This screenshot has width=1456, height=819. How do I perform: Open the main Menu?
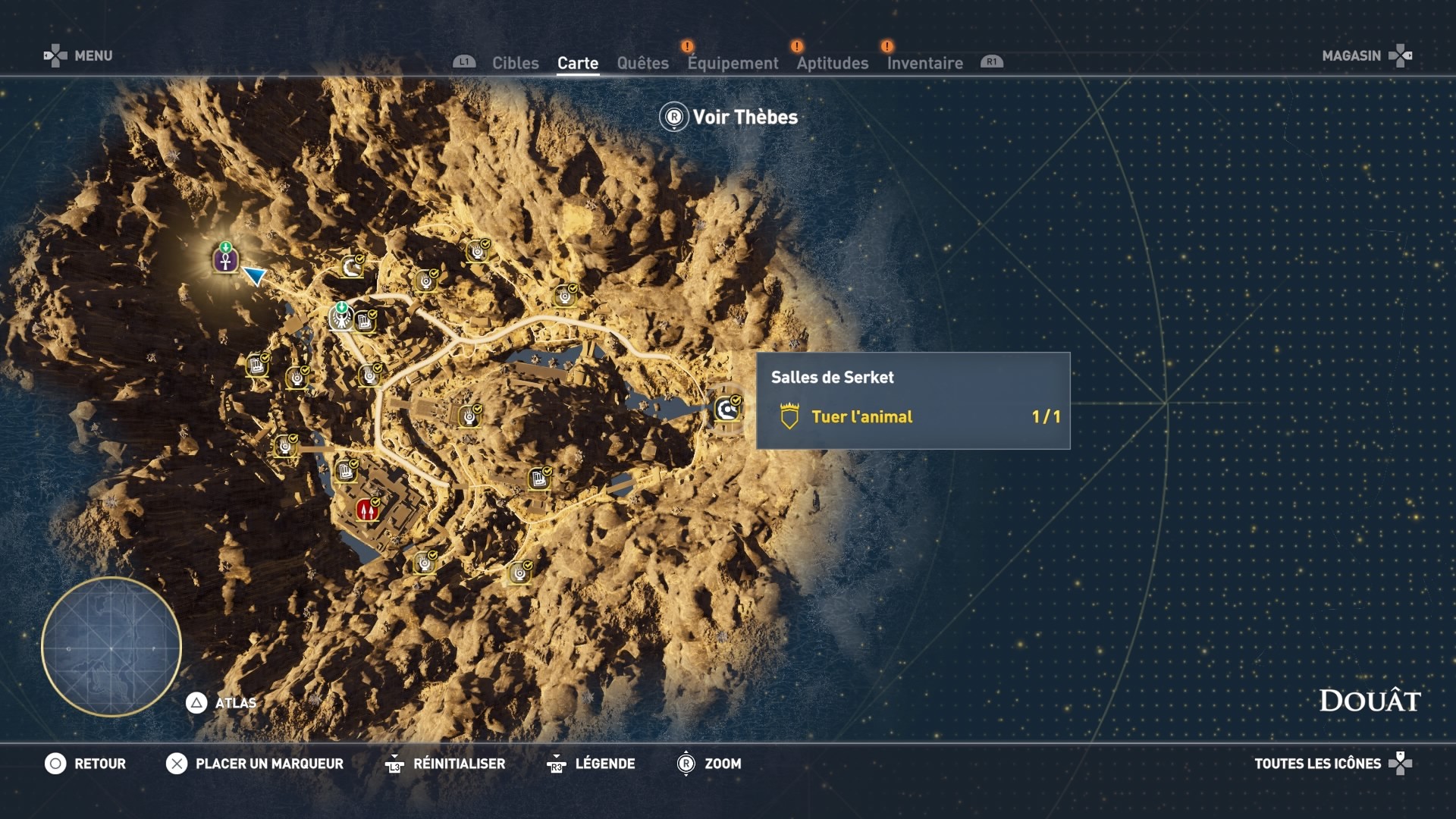click(x=78, y=55)
